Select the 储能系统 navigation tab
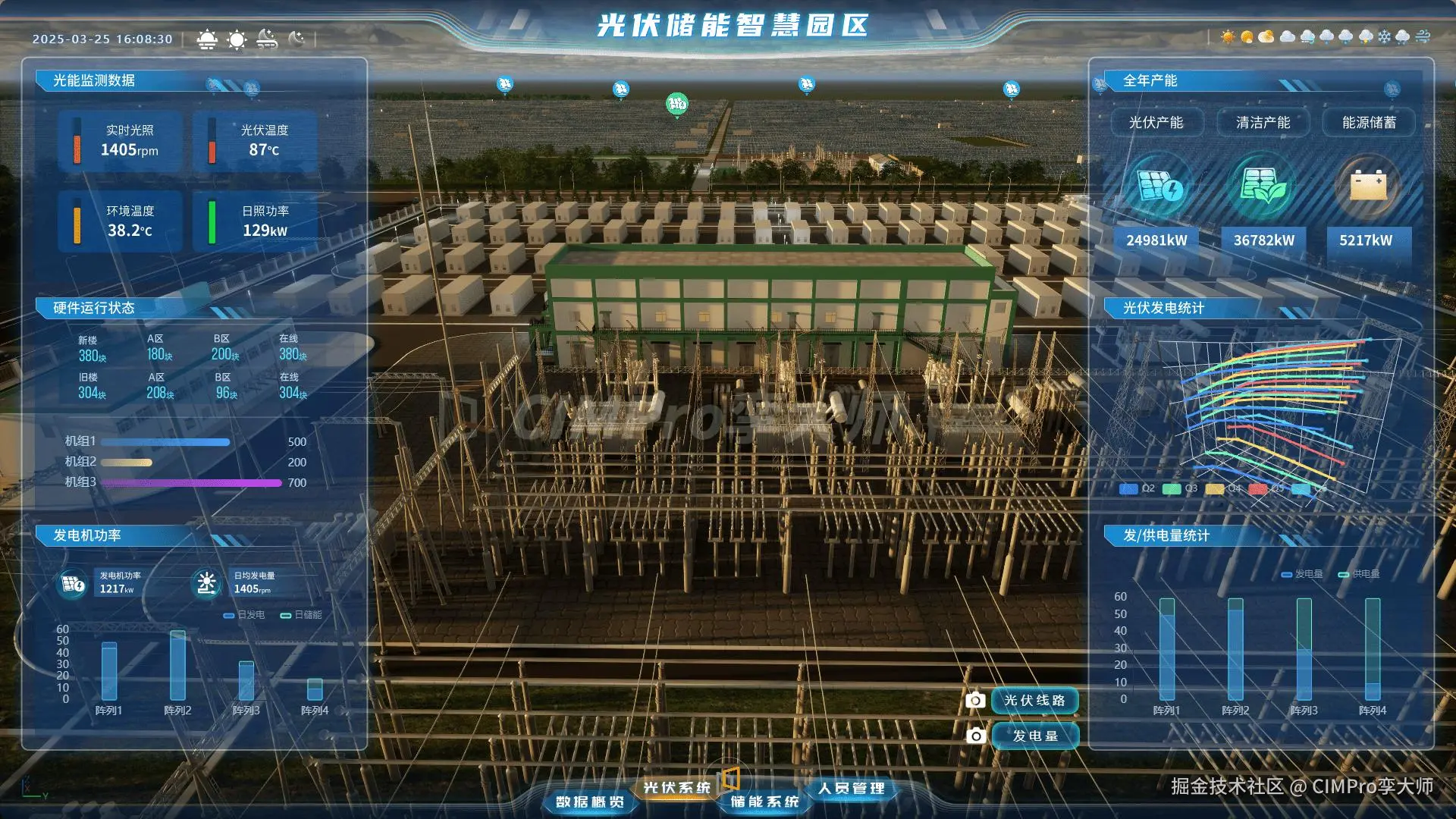This screenshot has width=1456, height=819. click(764, 802)
